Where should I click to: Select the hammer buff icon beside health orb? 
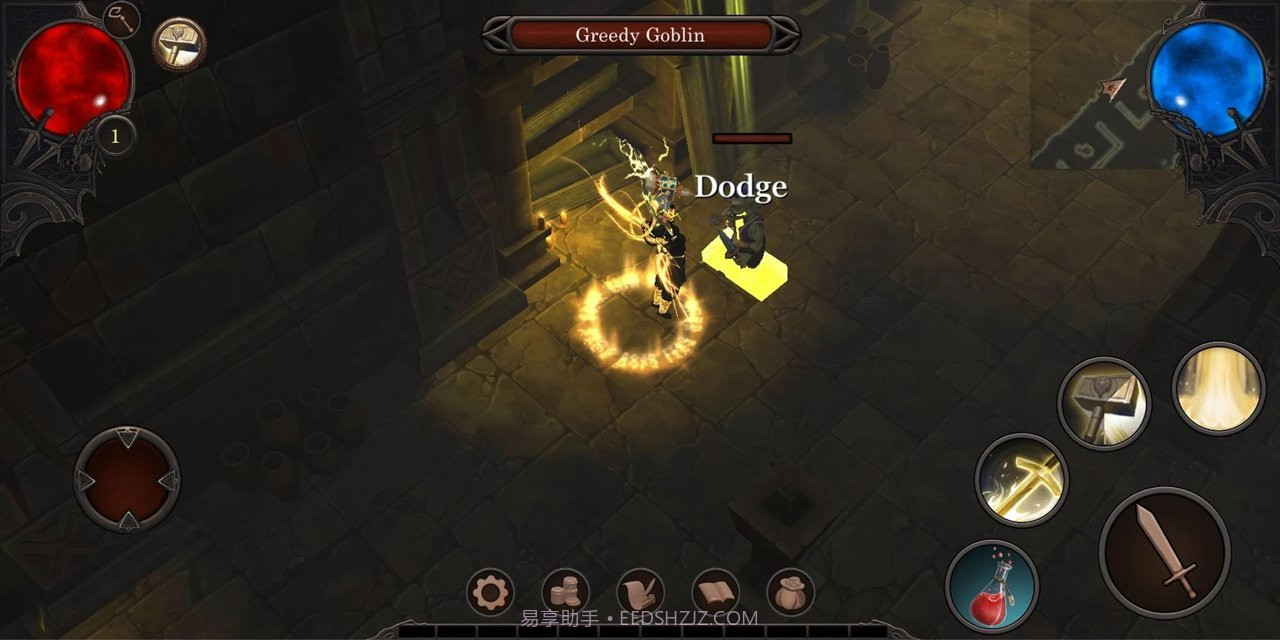point(180,44)
